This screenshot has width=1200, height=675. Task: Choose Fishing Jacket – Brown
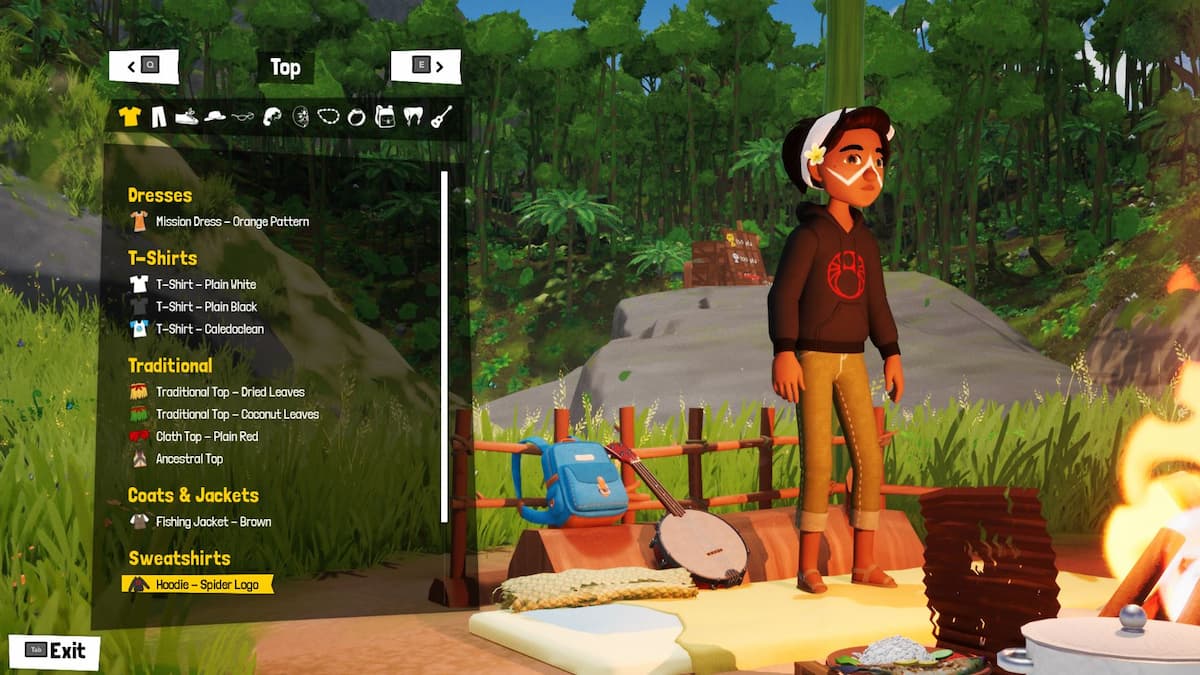212,522
